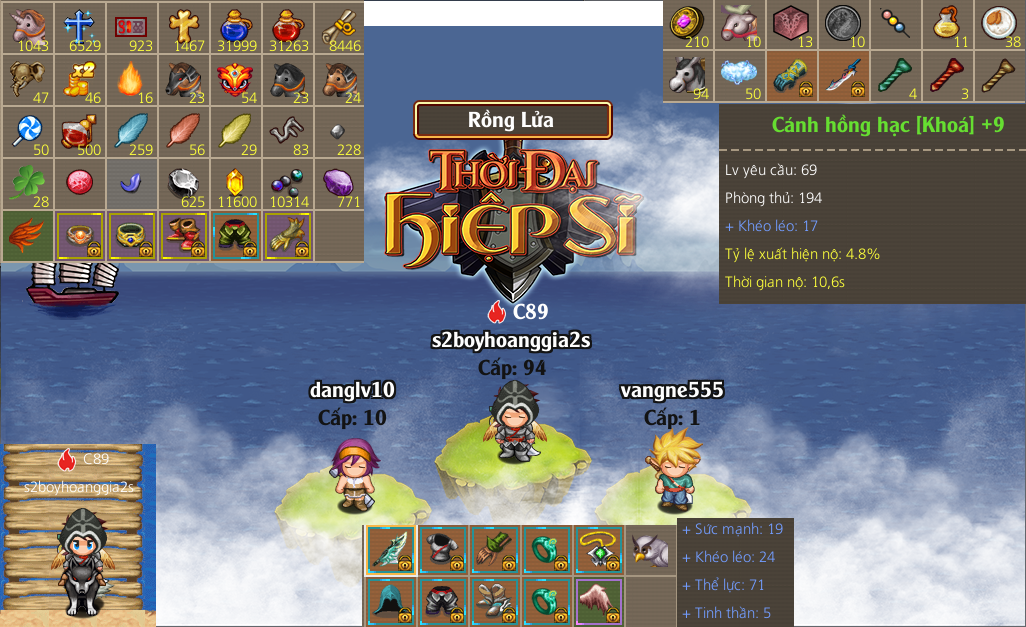Click the white cloud item
1026x627 pixels.
click(740, 75)
